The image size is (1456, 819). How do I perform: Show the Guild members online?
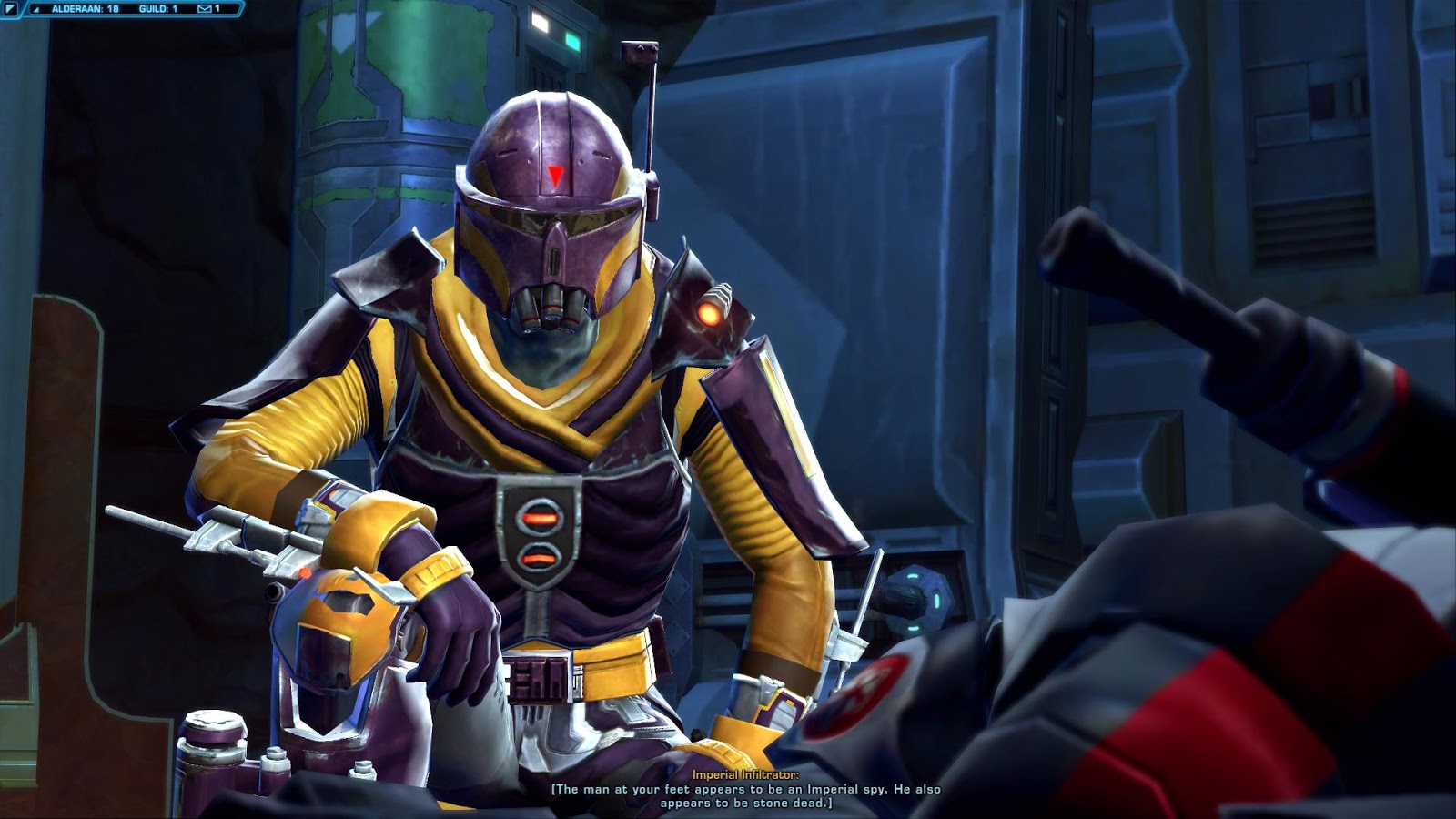158,9
